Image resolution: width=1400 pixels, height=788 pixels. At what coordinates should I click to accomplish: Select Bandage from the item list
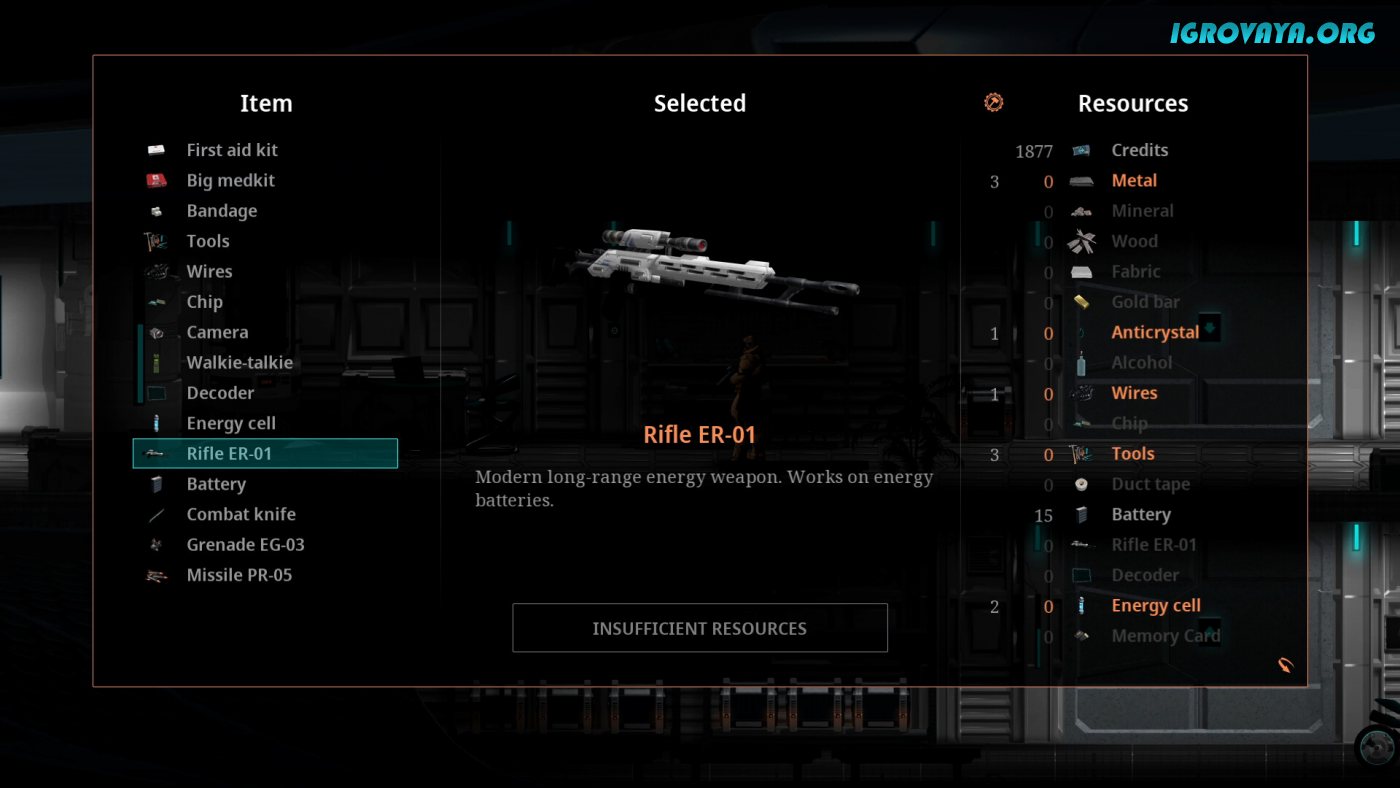point(221,211)
